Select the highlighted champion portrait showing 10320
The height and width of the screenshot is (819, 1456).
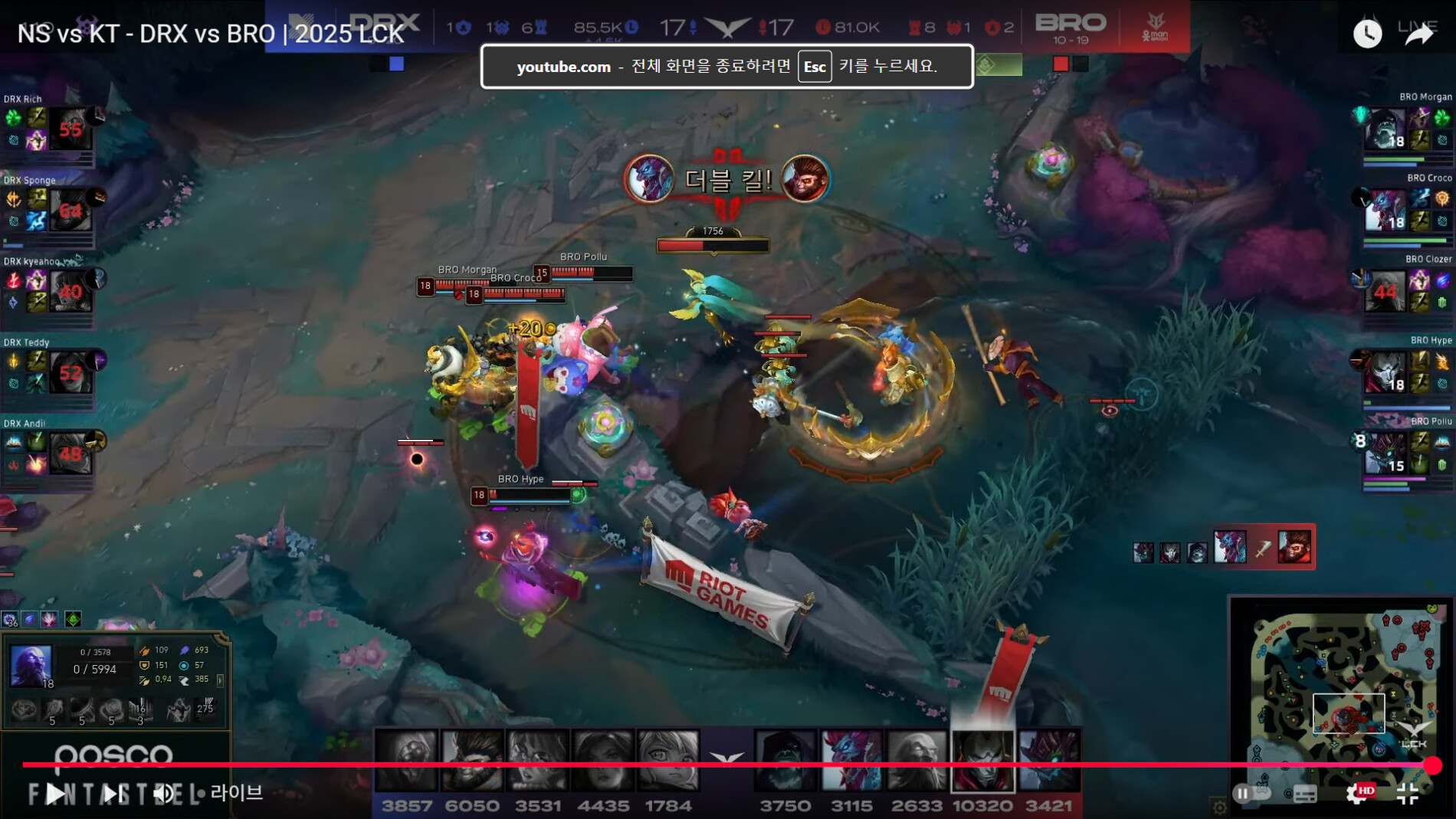(x=982, y=760)
